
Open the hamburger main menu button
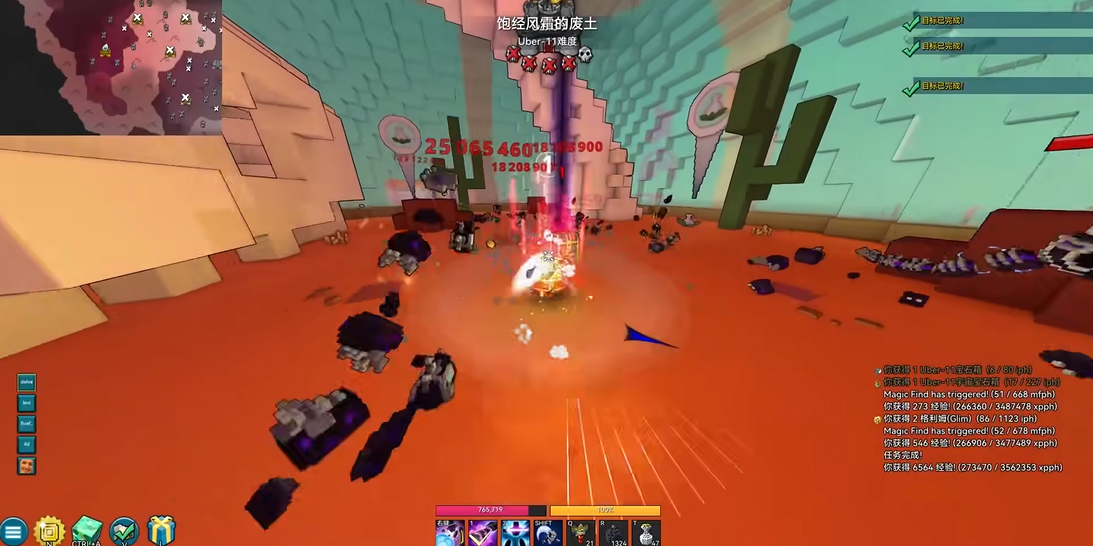click(x=13, y=531)
